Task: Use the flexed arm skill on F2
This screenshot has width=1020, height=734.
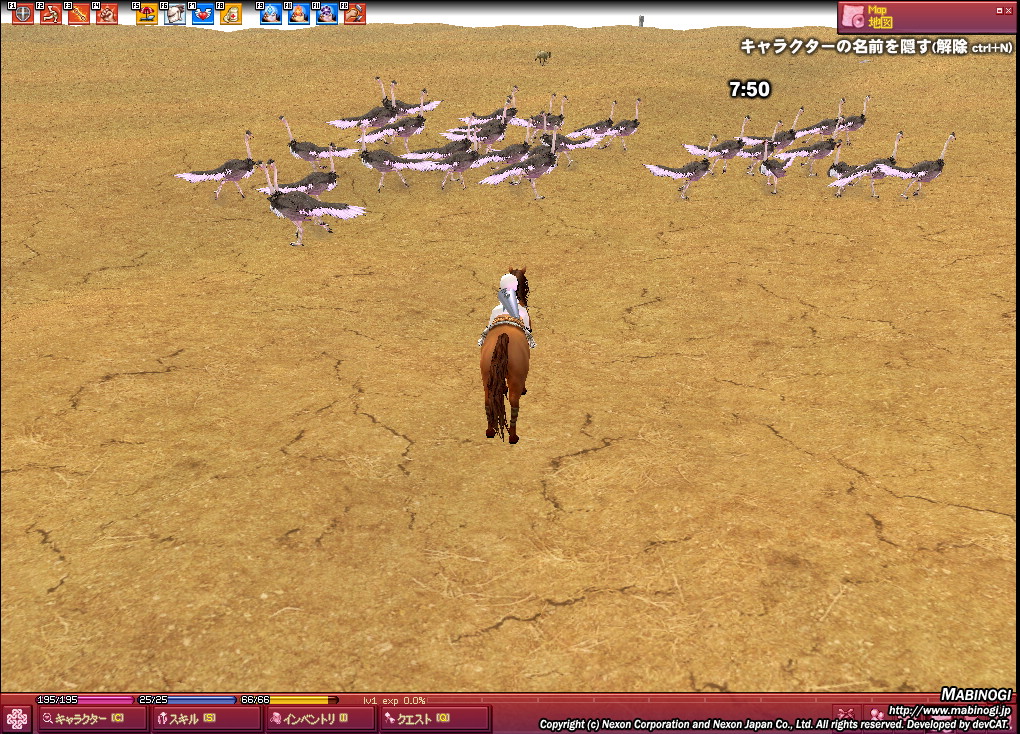Action: (x=50, y=14)
